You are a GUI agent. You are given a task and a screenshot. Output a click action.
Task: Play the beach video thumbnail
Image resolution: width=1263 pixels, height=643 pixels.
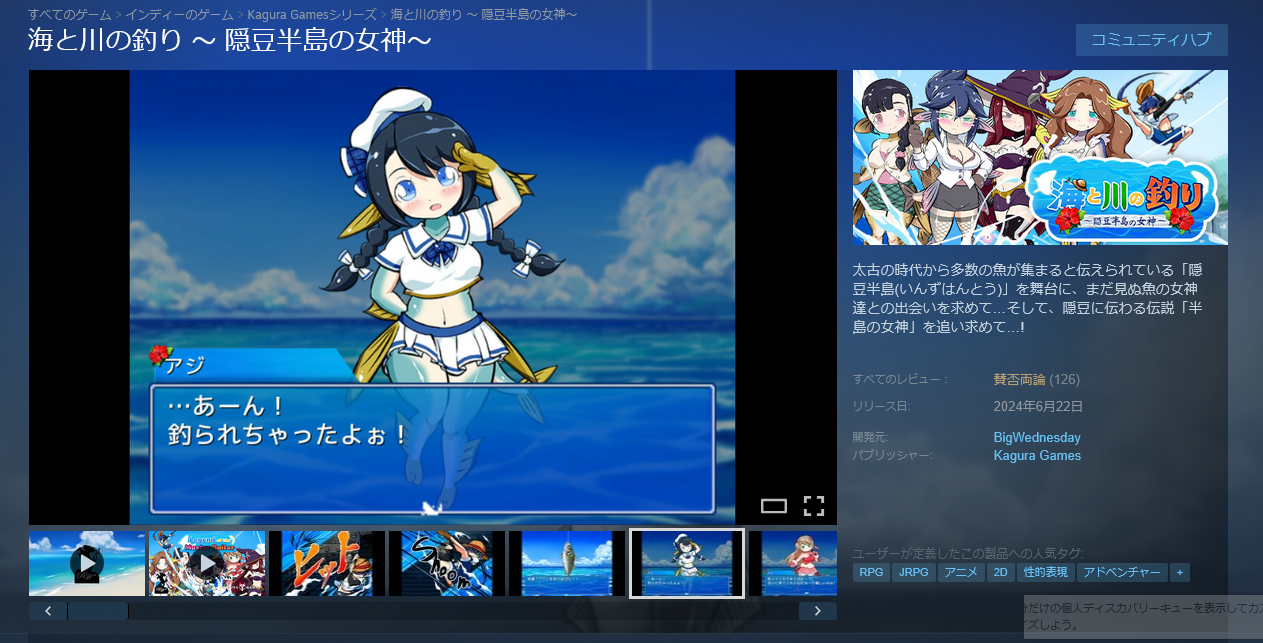tap(87, 563)
